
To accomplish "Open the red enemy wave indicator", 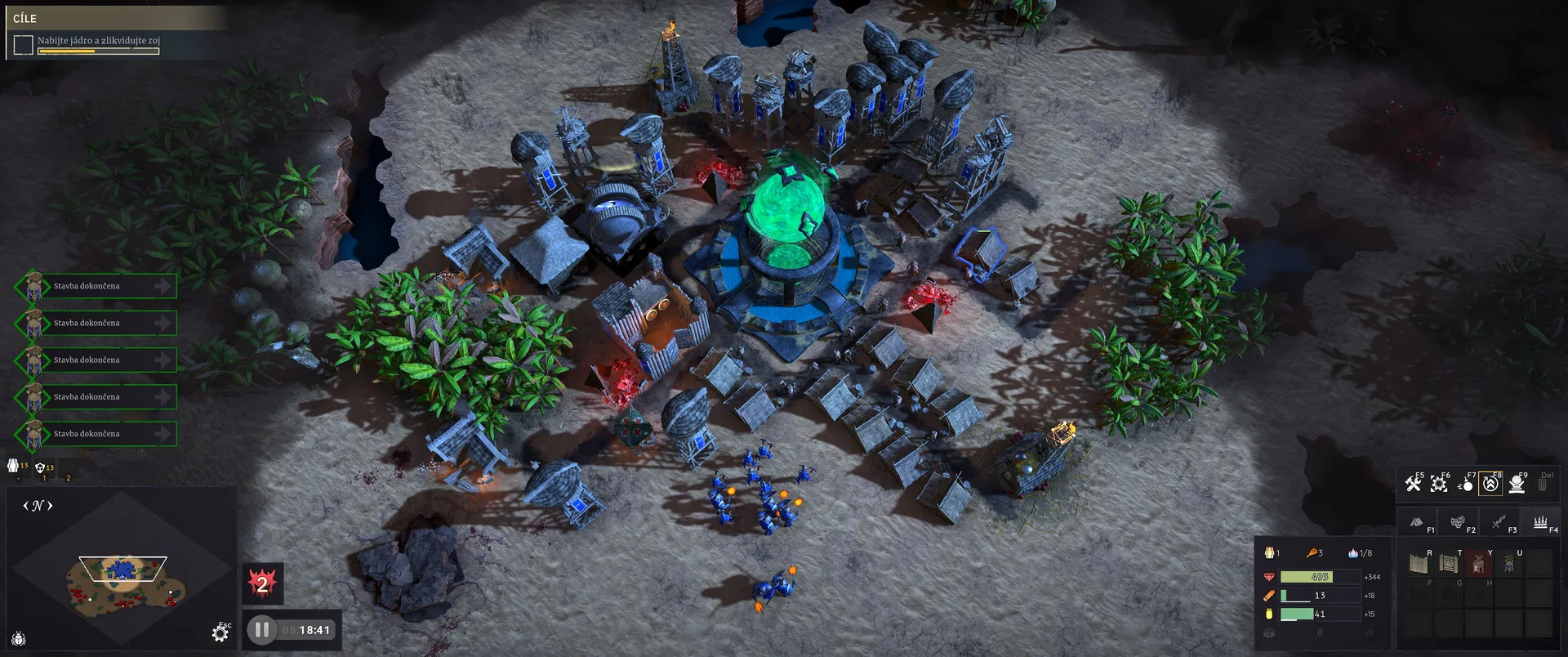I will (x=262, y=583).
